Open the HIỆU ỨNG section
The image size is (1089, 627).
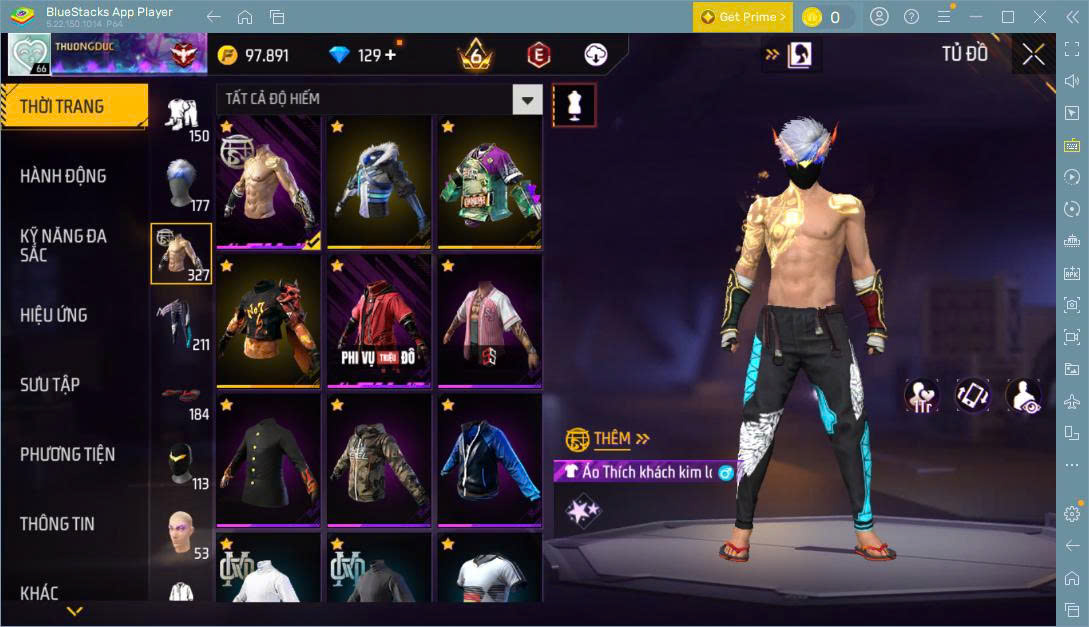click(54, 315)
